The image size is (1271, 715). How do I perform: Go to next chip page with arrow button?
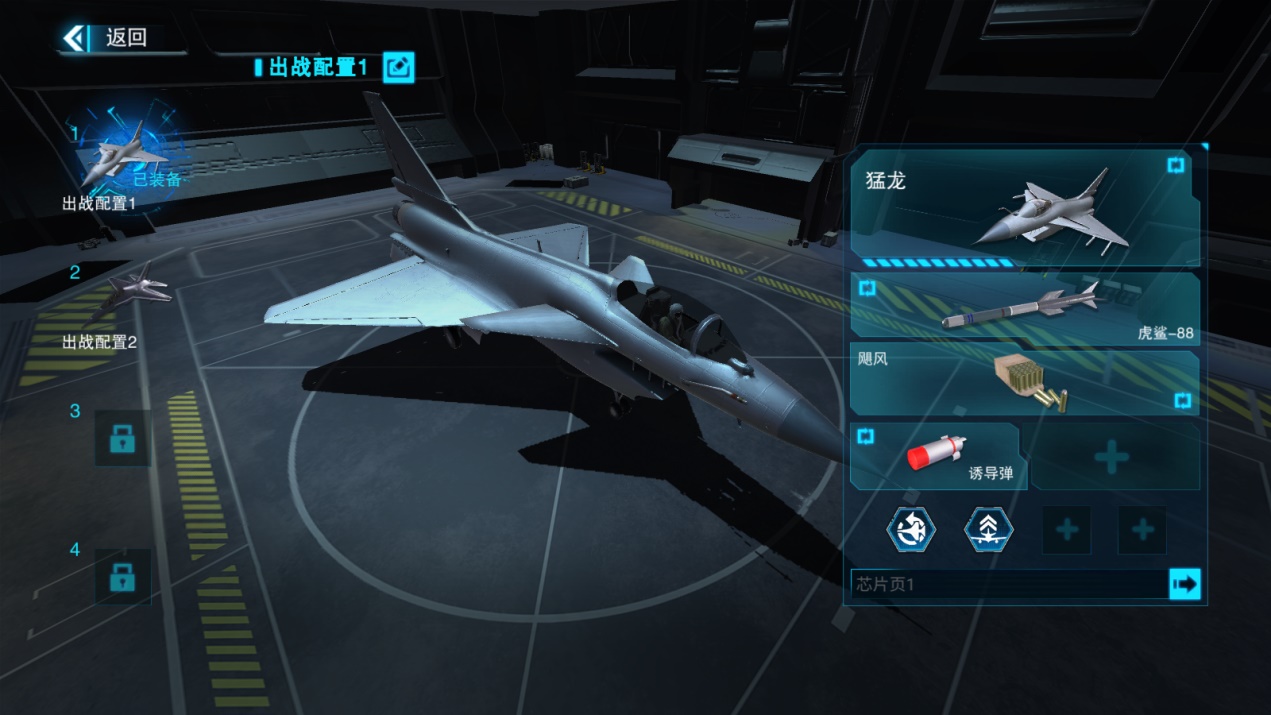(x=1185, y=585)
